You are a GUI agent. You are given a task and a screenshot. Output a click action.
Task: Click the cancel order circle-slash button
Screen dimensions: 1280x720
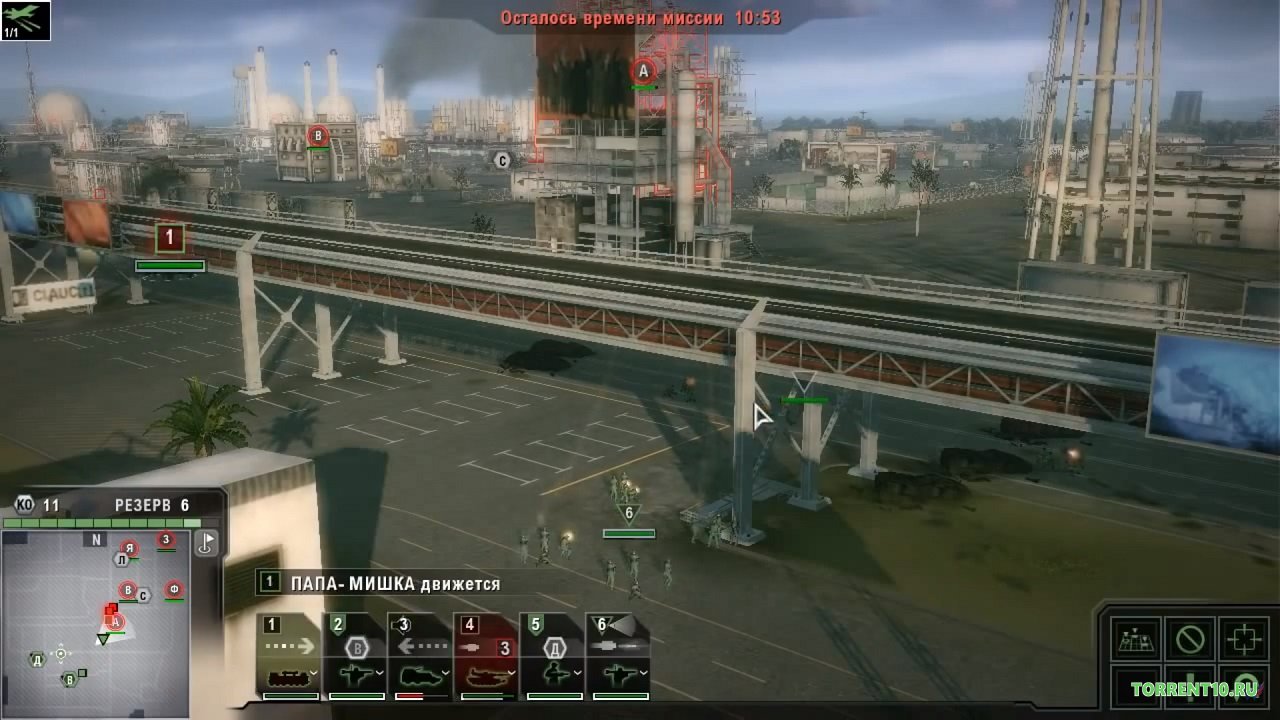coord(1190,639)
